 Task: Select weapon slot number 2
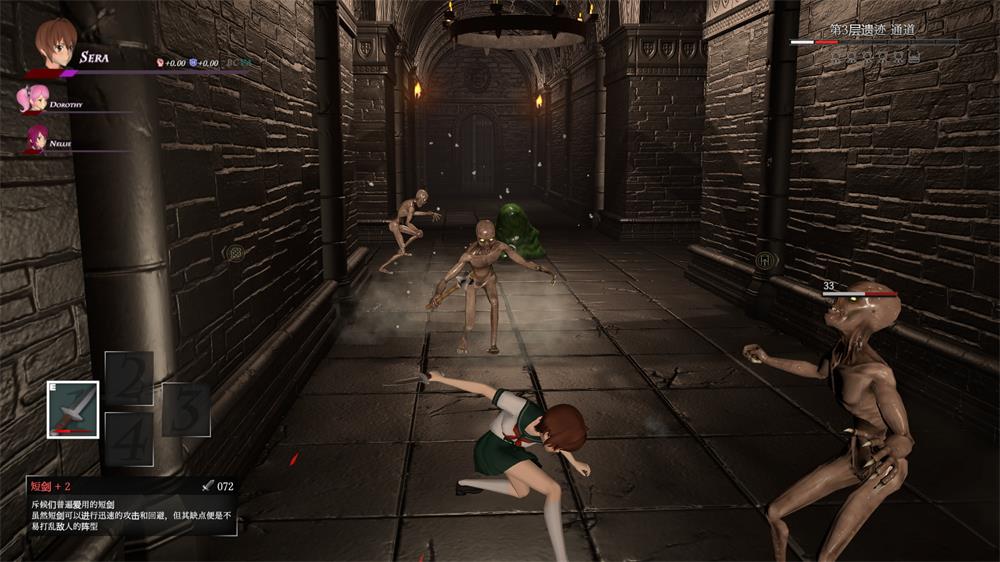[x=129, y=379]
